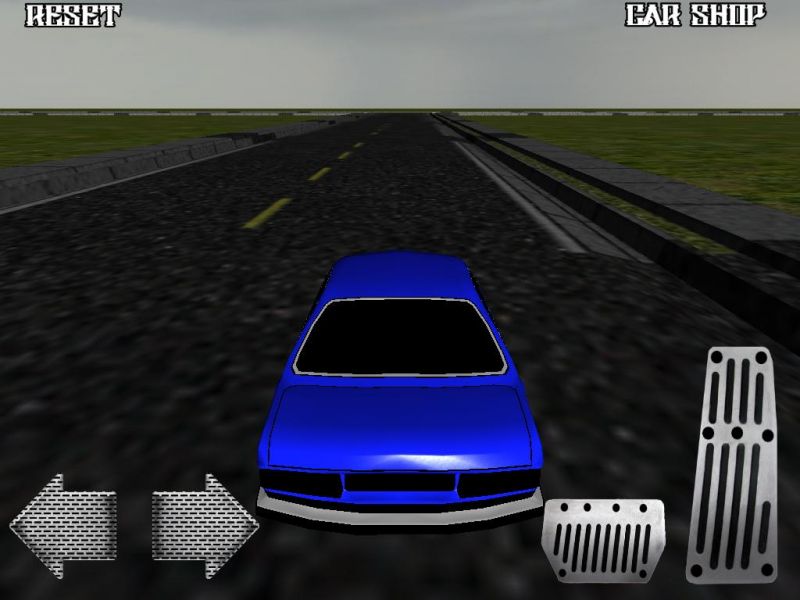Viewport: 800px width, 600px height.
Task: Tap the left steering arrow
Action: 63,526
